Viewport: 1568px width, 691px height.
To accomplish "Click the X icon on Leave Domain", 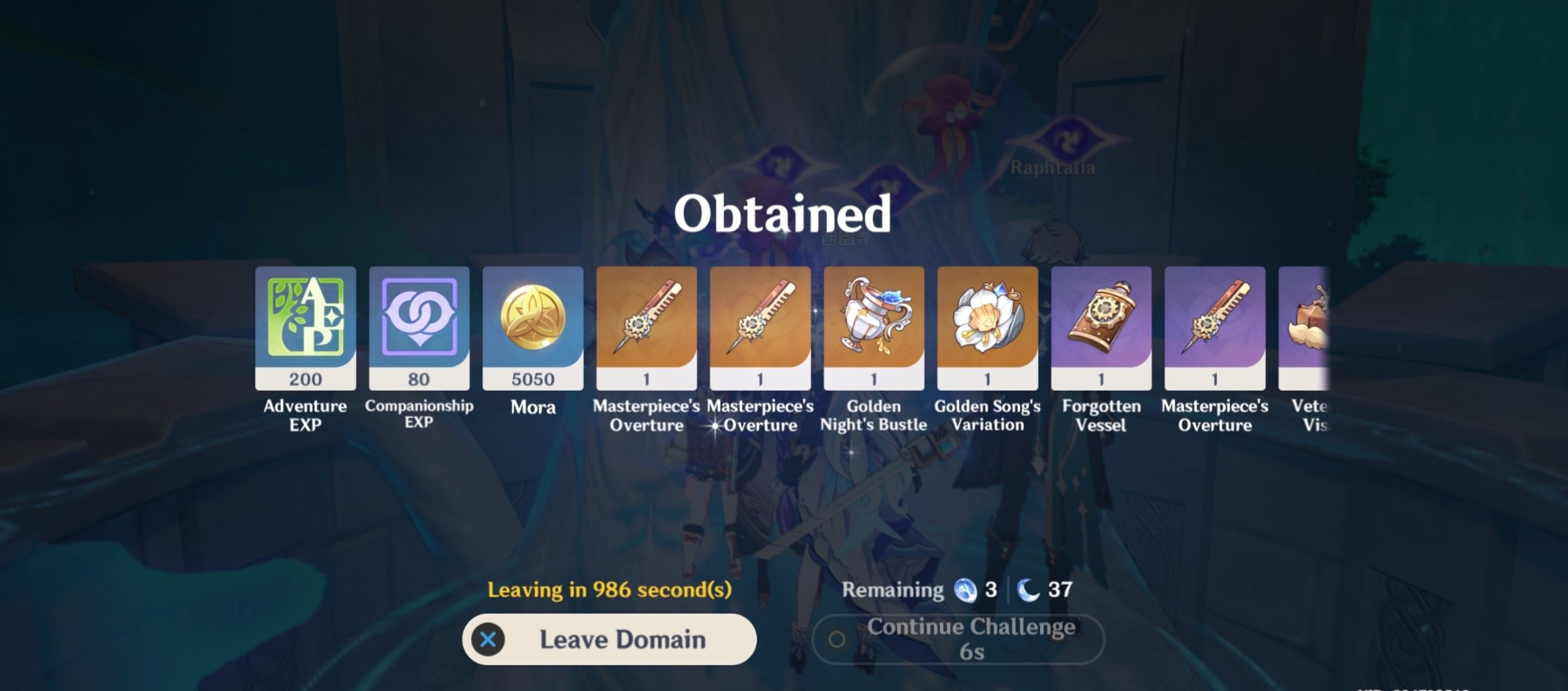I will (x=487, y=640).
